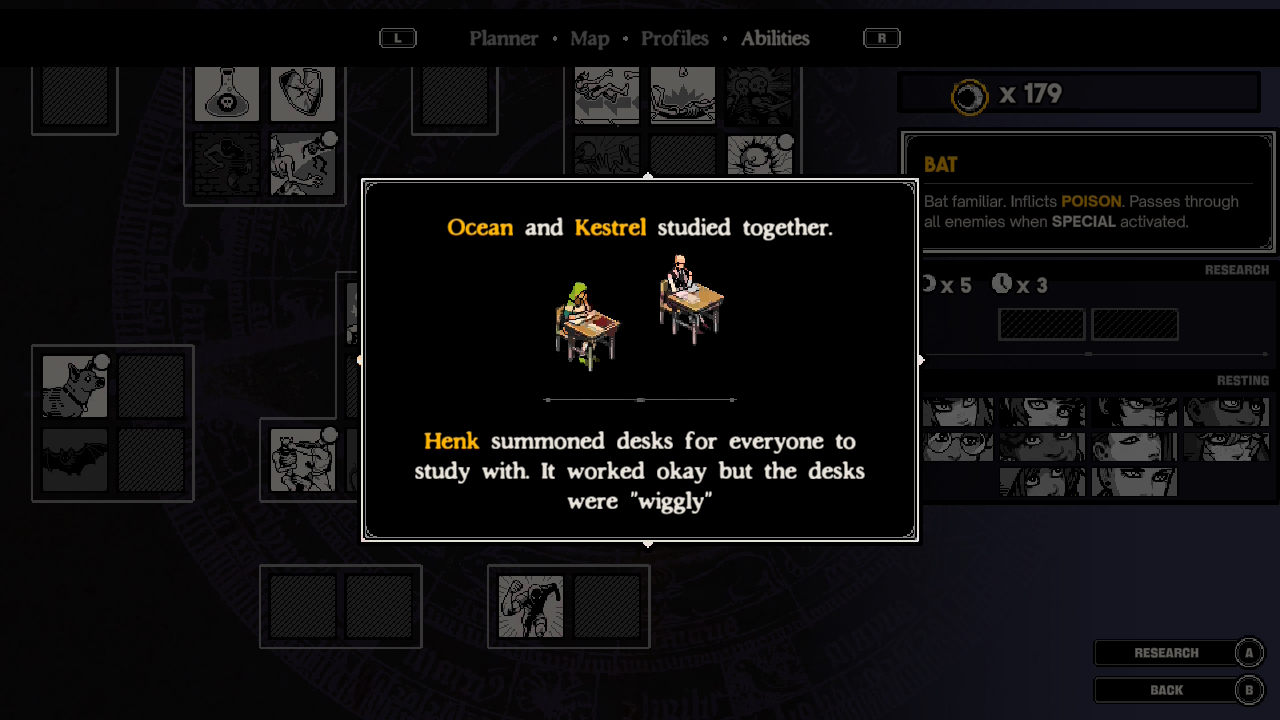Image resolution: width=1280 pixels, height=720 pixels.
Task: Select the skull poison flask ability
Action: (x=227, y=94)
